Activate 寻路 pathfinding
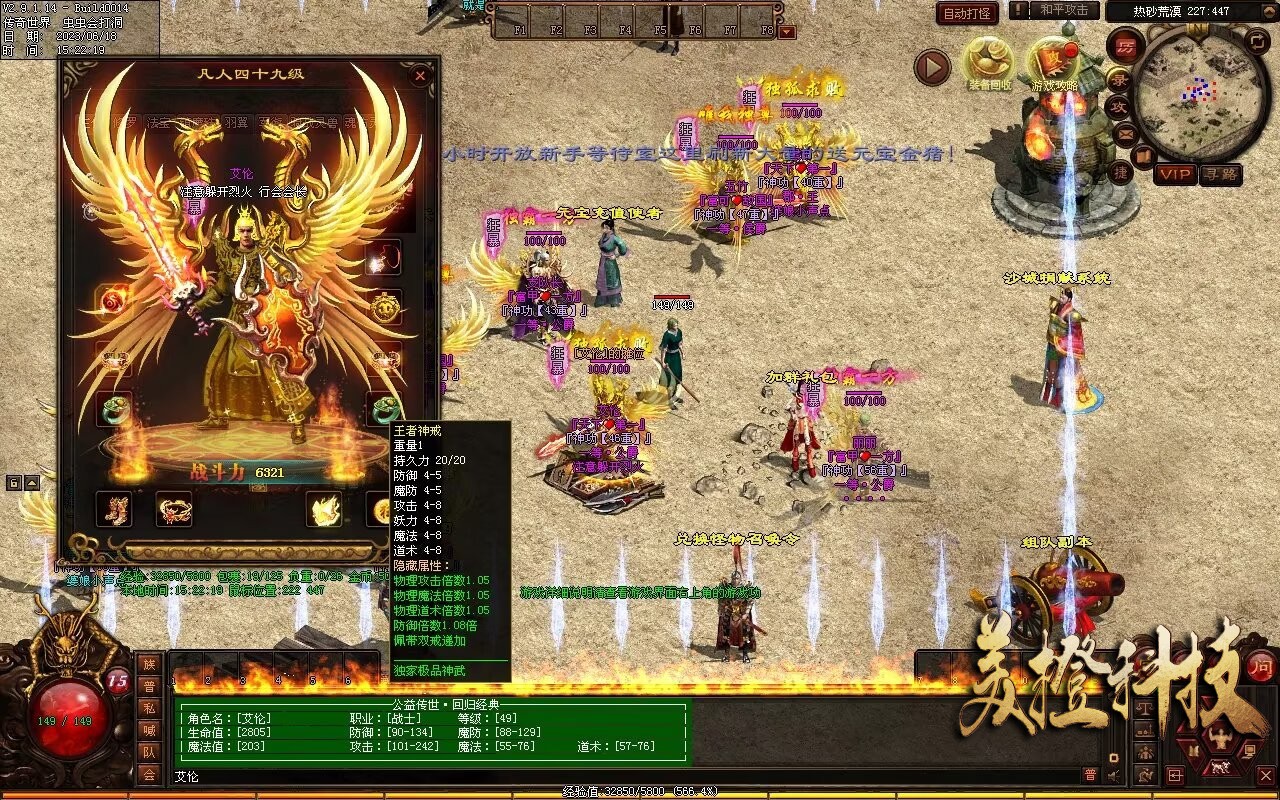 (1220, 174)
